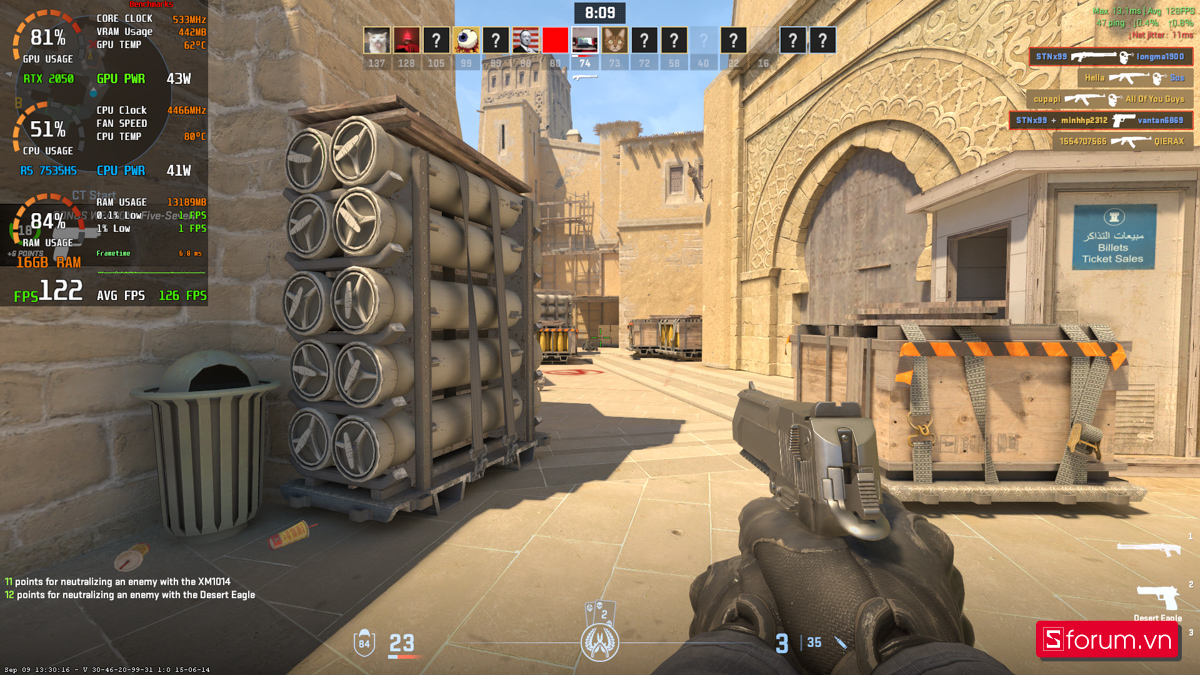Click the highlighted avatar scoring 74
The height and width of the screenshot is (675, 1200).
[x=585, y=40]
